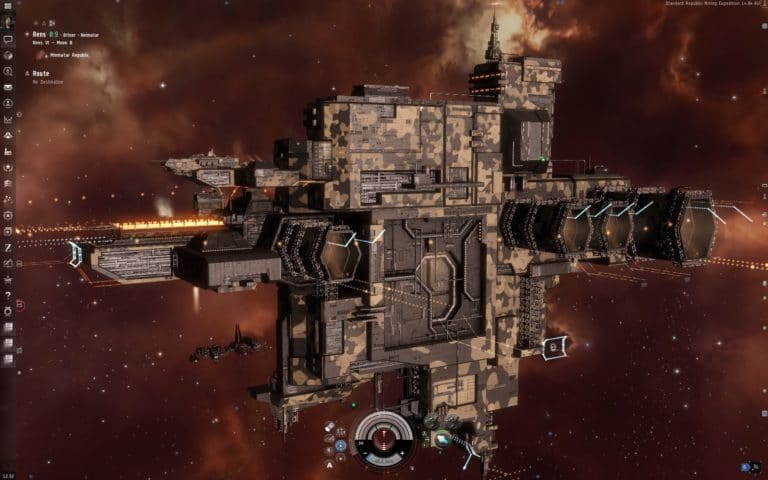768x480 pixels.
Task: Open the character portrait sheet
Action: pyautogui.click(x=8, y=21)
